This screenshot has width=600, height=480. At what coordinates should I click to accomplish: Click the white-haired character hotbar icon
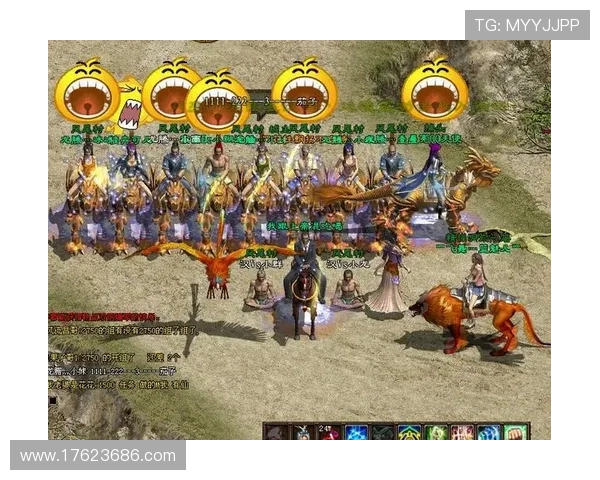click(x=301, y=433)
